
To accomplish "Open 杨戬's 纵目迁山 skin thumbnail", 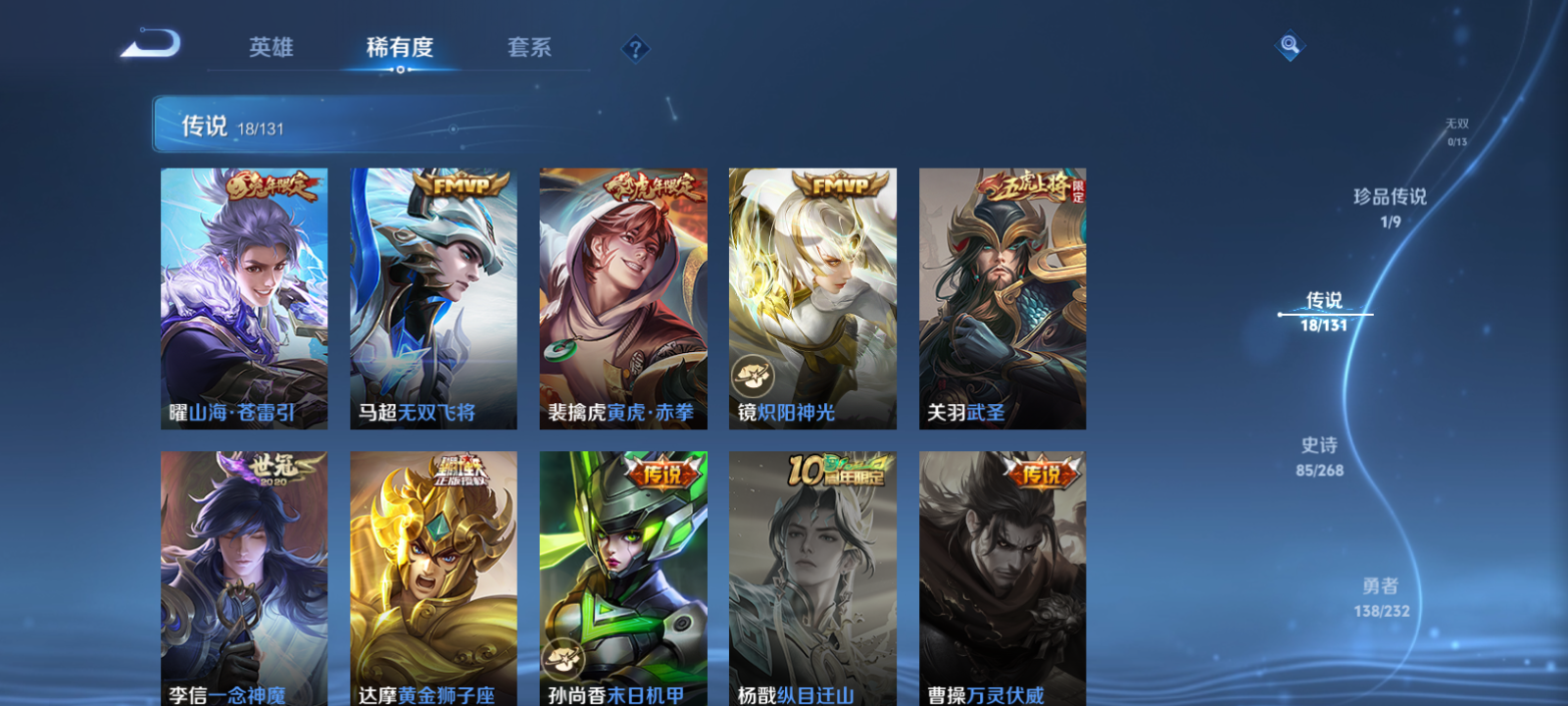I will [813, 579].
